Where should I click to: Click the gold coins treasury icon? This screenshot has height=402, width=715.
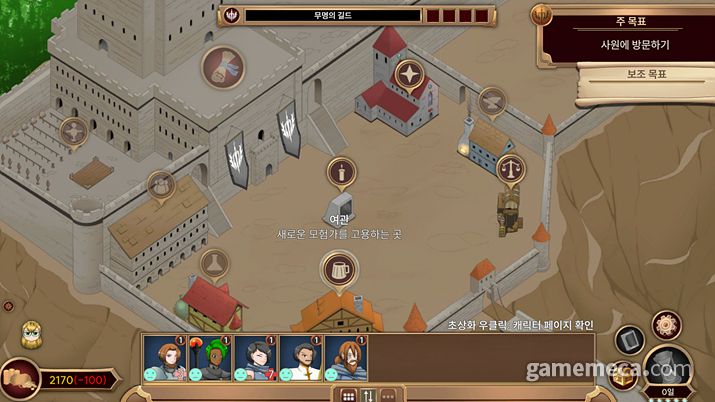pos(20,377)
